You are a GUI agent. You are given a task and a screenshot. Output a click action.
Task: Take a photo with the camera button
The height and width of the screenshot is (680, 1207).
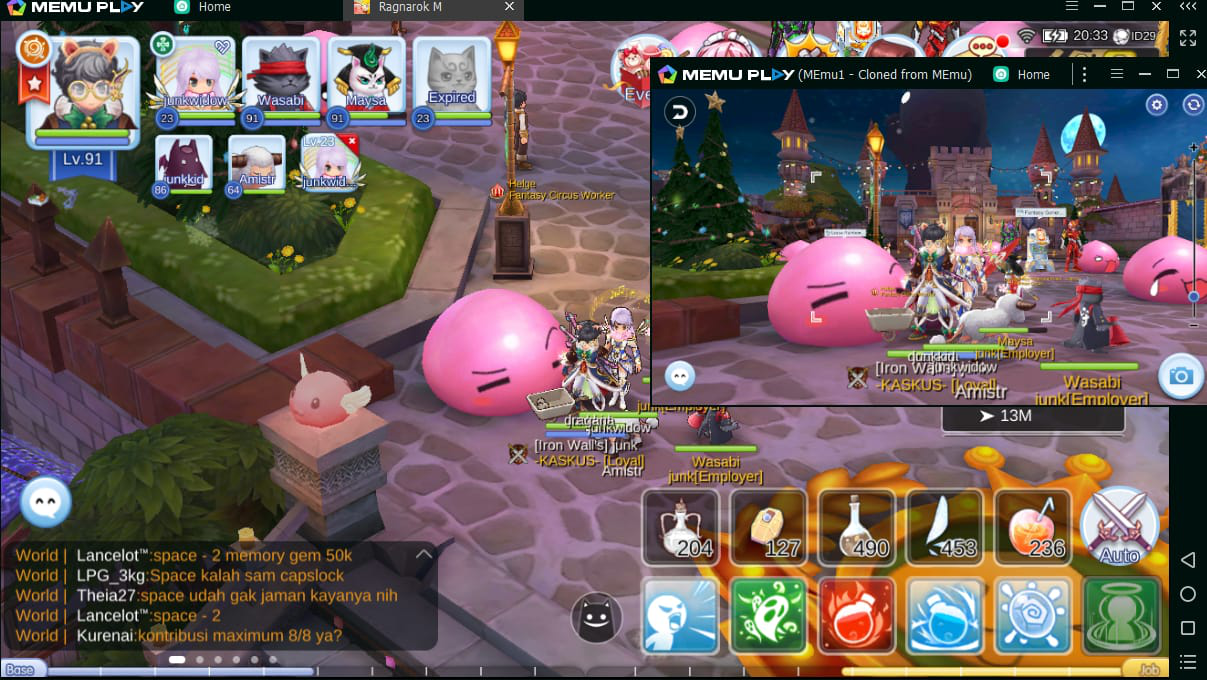1181,375
